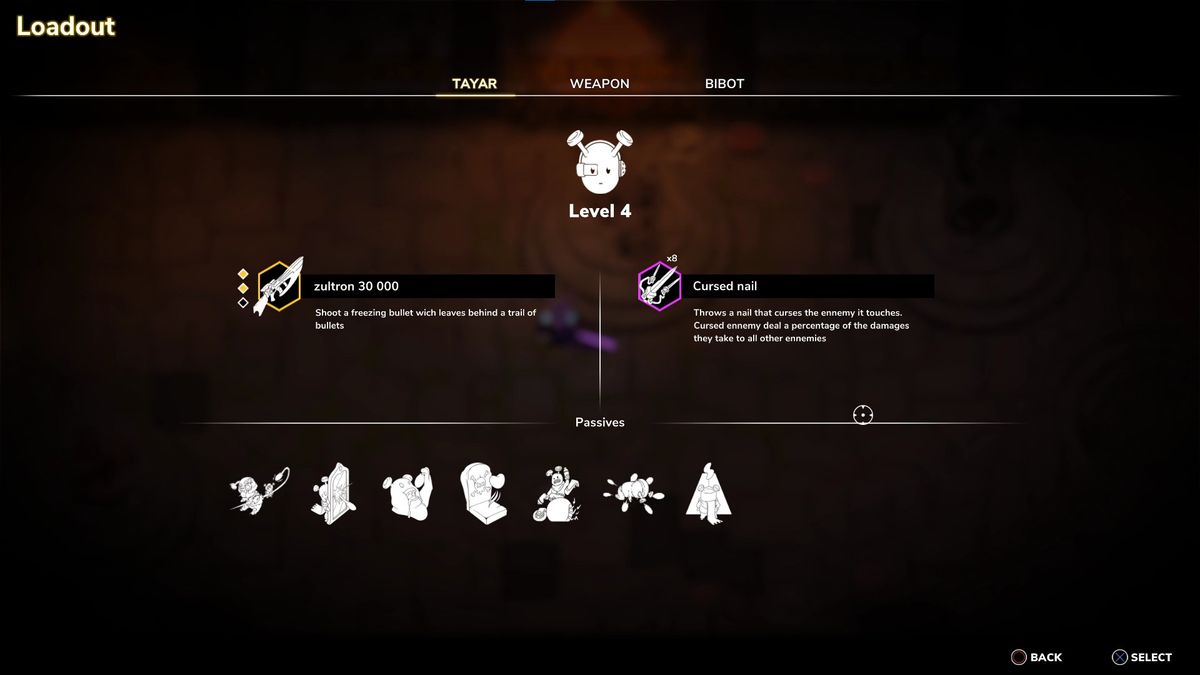Pick the tombstone with skull passive
1200x675 pixels.
482,492
